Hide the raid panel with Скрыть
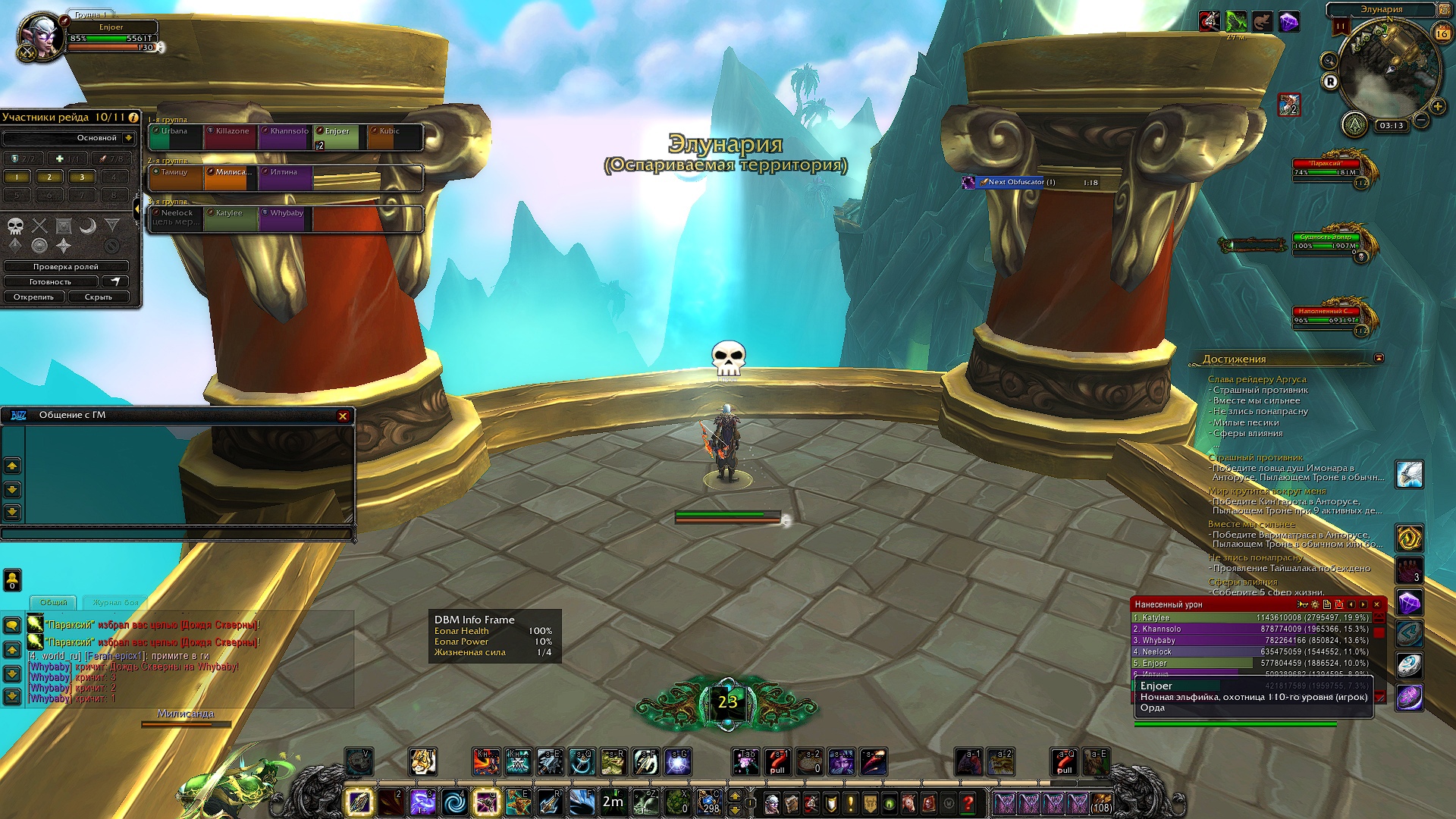The width and height of the screenshot is (1456, 819). tap(99, 297)
